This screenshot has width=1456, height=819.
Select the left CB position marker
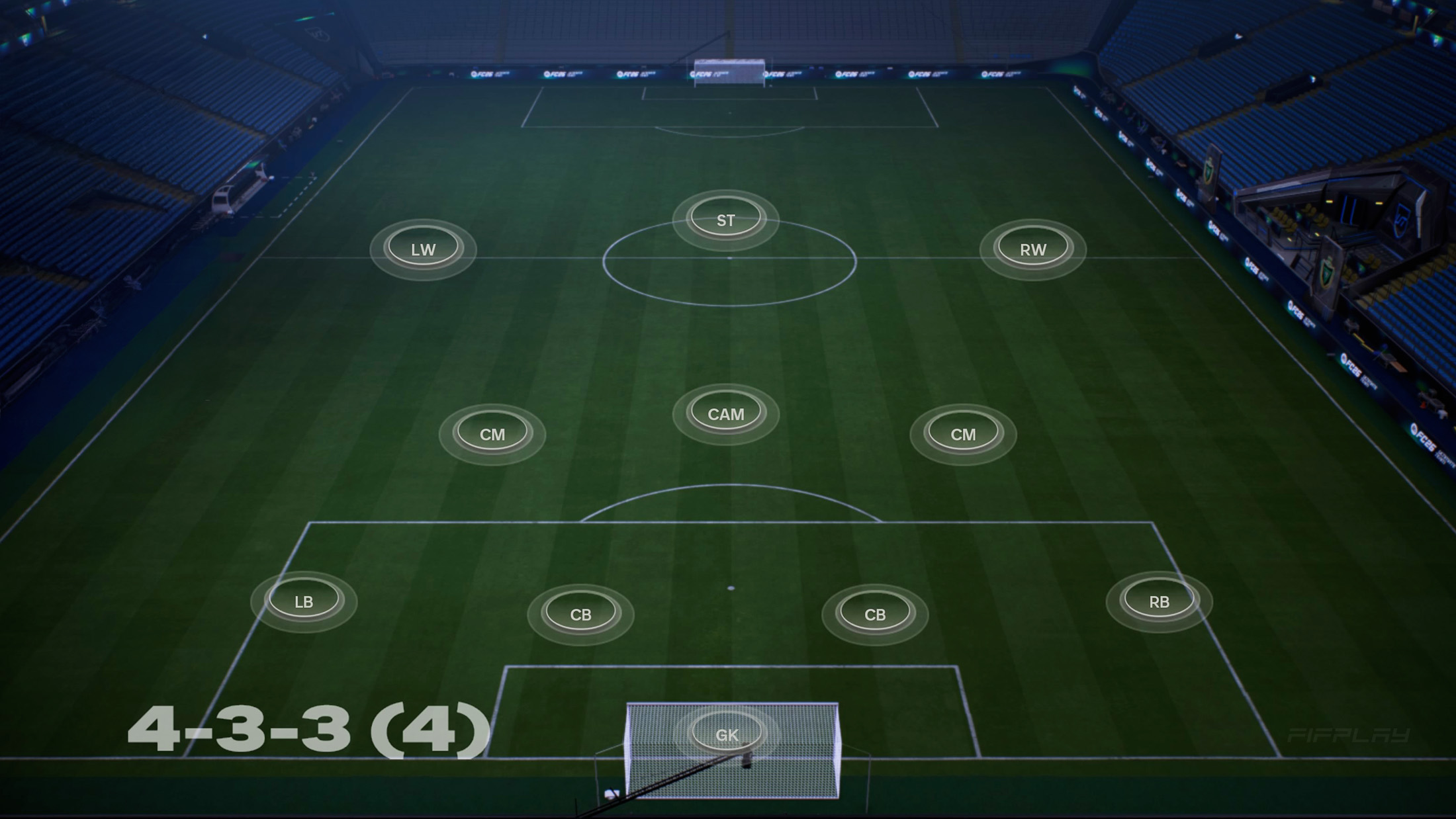point(582,613)
